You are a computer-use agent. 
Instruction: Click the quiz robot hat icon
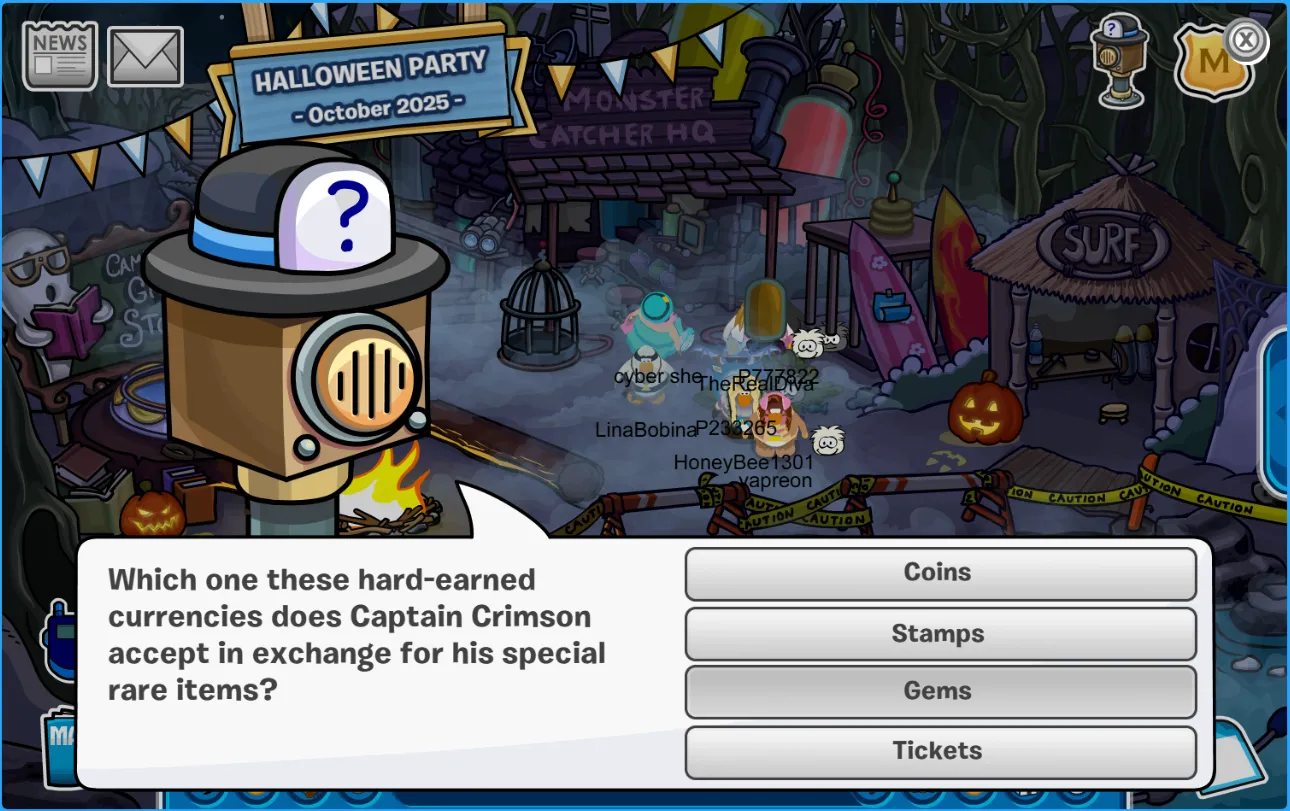coord(1119,58)
